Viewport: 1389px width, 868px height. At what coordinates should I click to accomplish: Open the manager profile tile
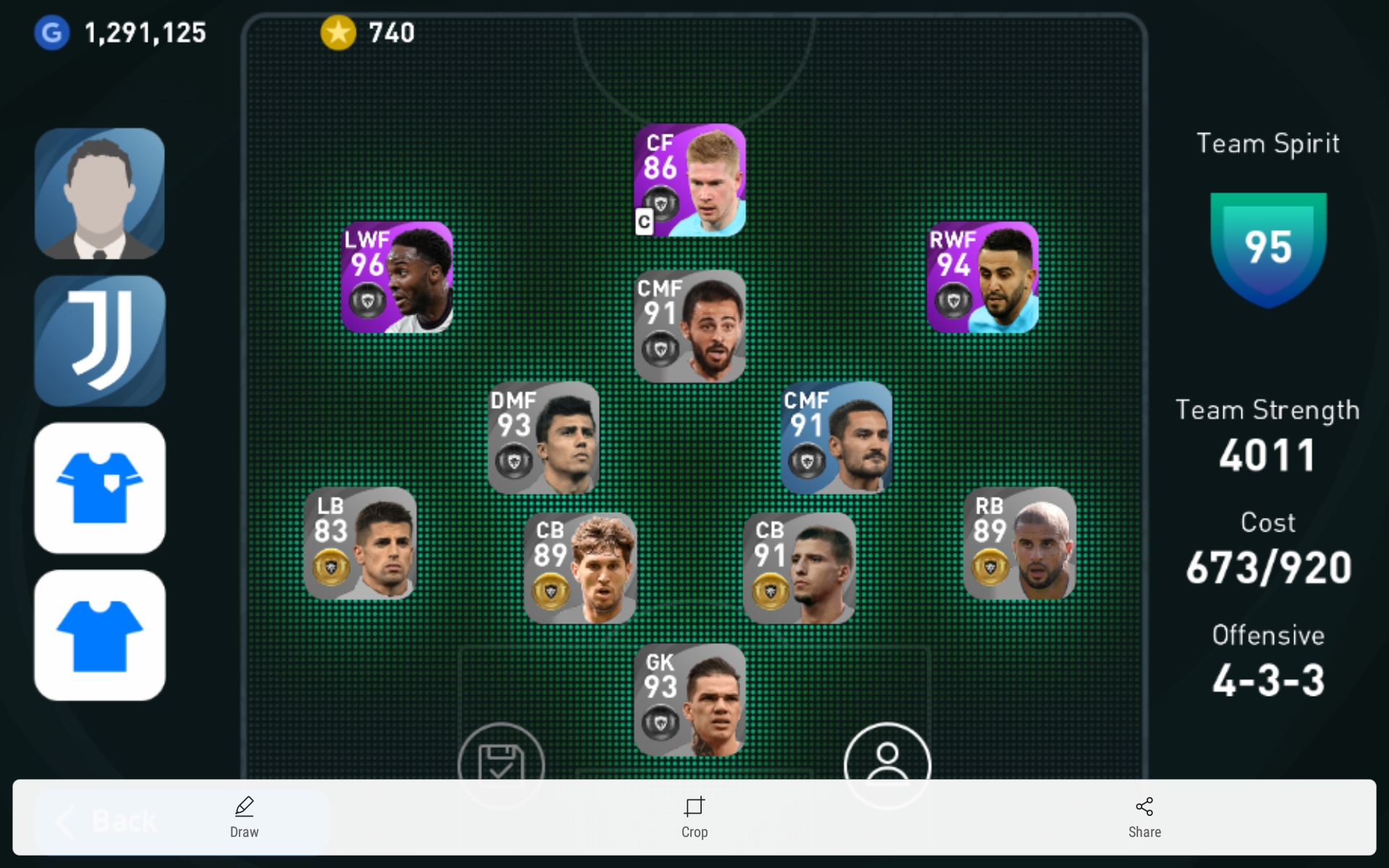[100, 194]
